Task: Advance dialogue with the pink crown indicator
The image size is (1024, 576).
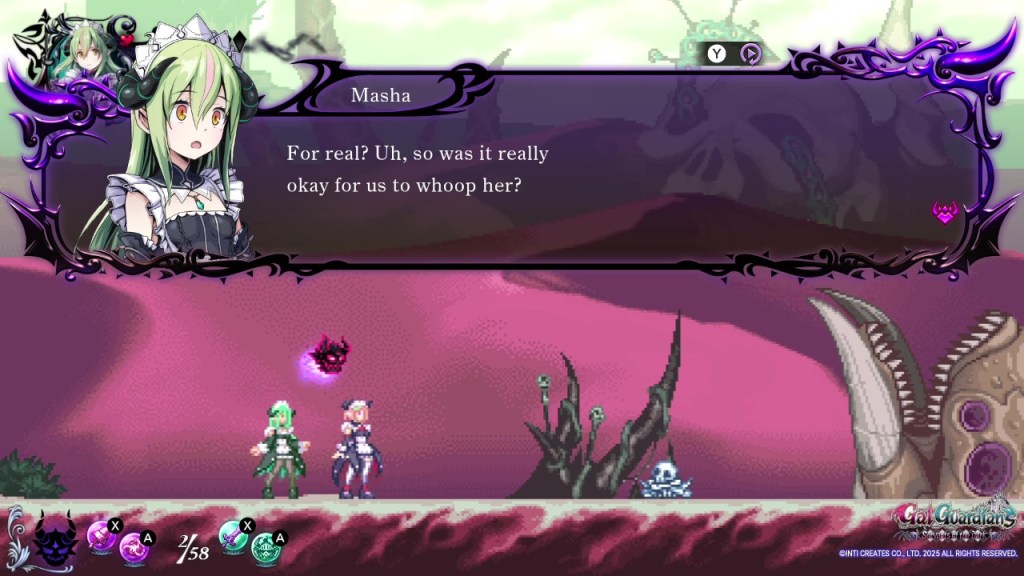Action: pyautogui.click(x=945, y=211)
